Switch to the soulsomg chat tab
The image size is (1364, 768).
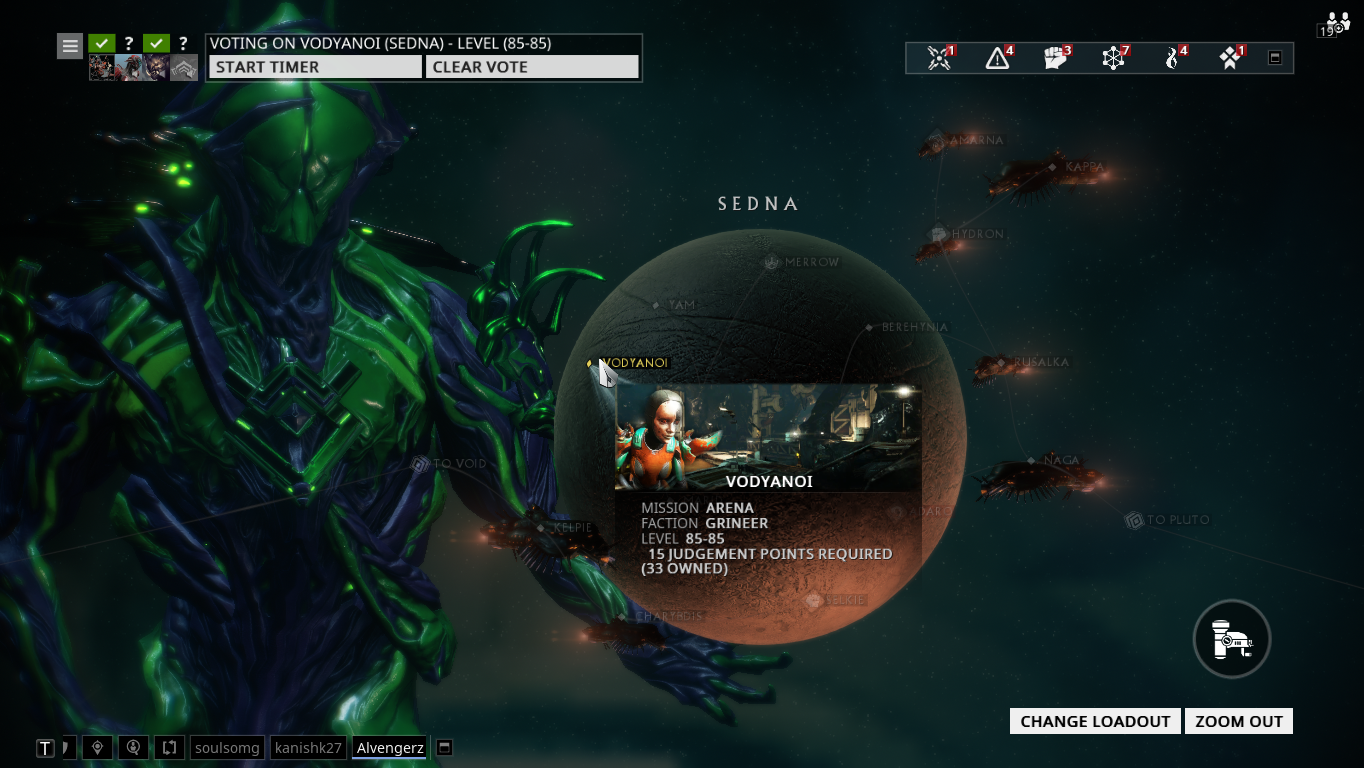click(x=227, y=747)
